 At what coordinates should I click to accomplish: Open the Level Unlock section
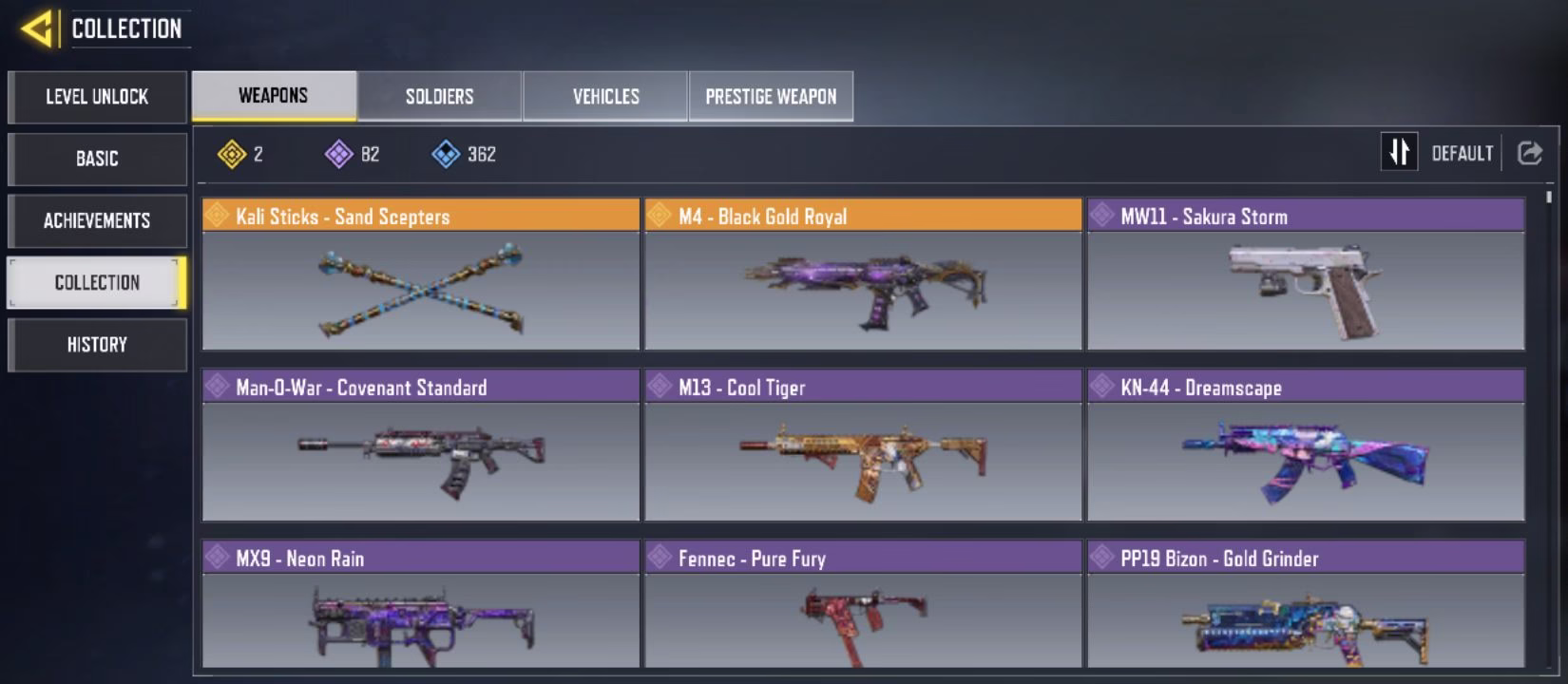tap(97, 97)
